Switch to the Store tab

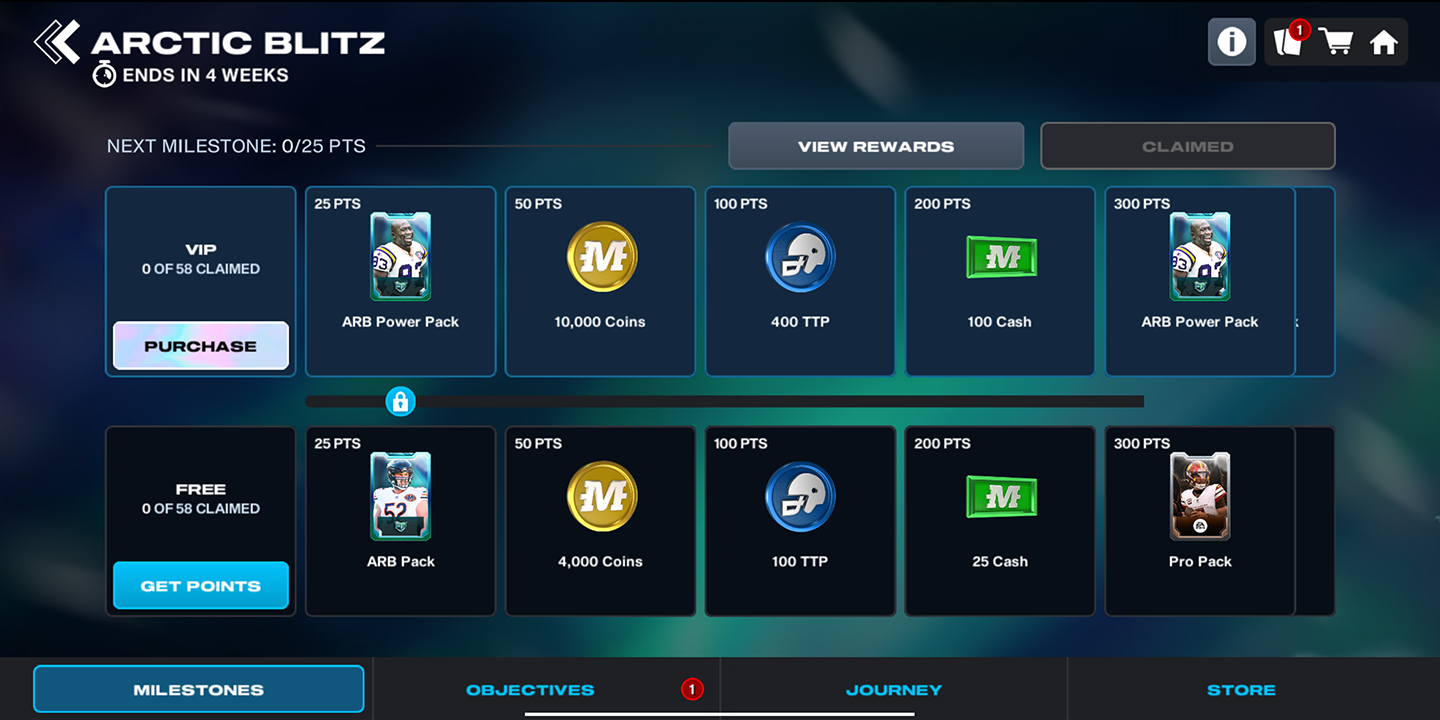click(x=1240, y=689)
